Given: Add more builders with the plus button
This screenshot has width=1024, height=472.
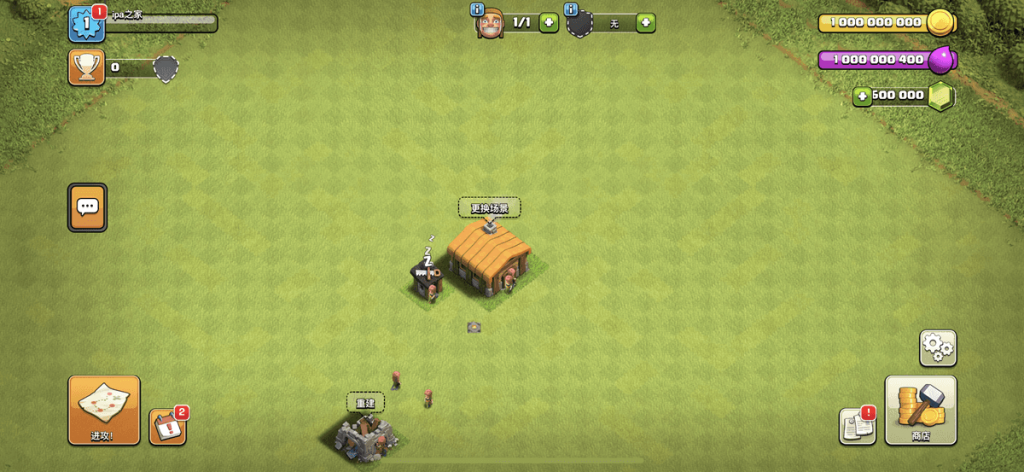Looking at the screenshot, I should click(x=549, y=22).
